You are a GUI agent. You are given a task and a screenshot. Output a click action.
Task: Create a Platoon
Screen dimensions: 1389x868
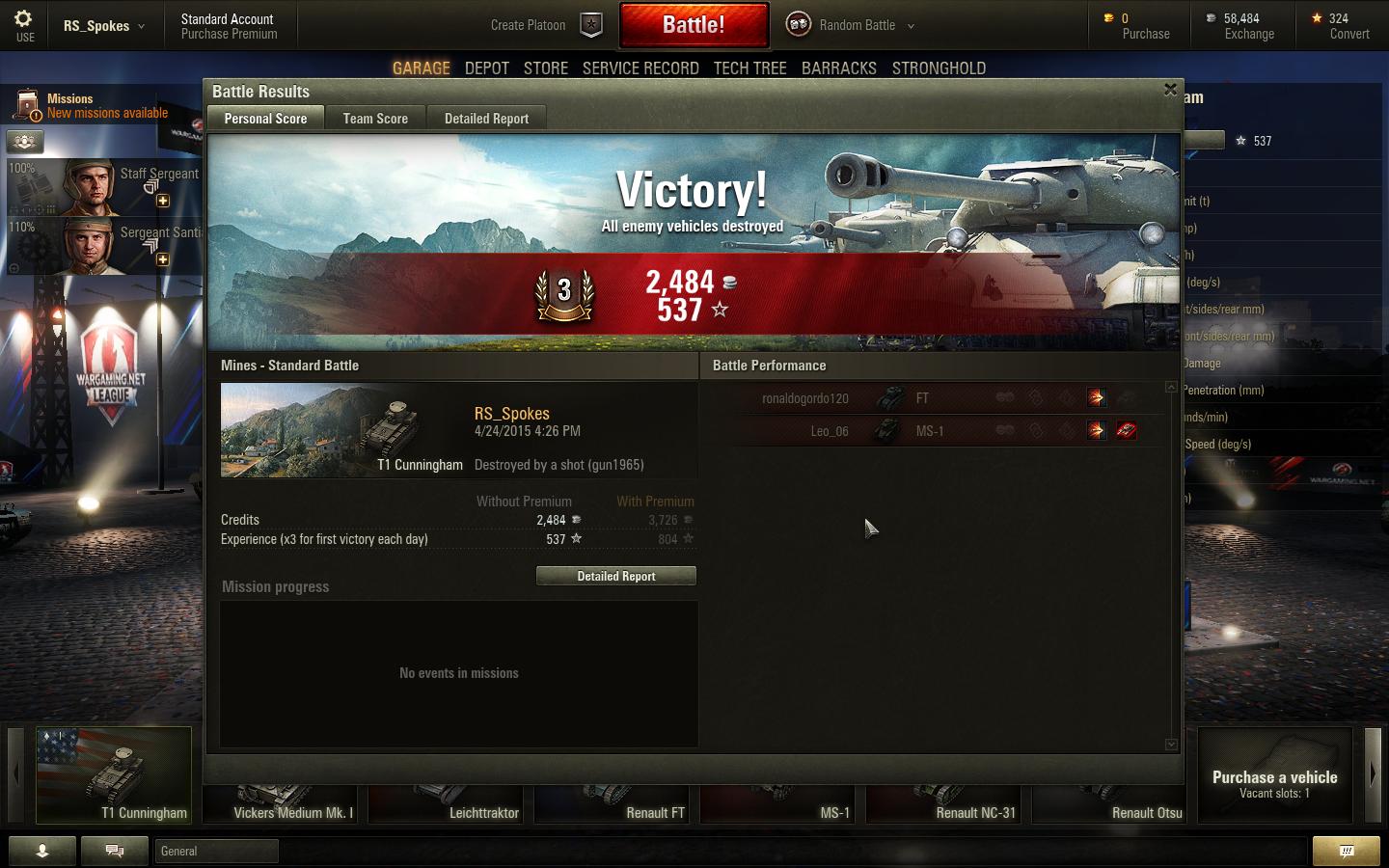tap(545, 25)
